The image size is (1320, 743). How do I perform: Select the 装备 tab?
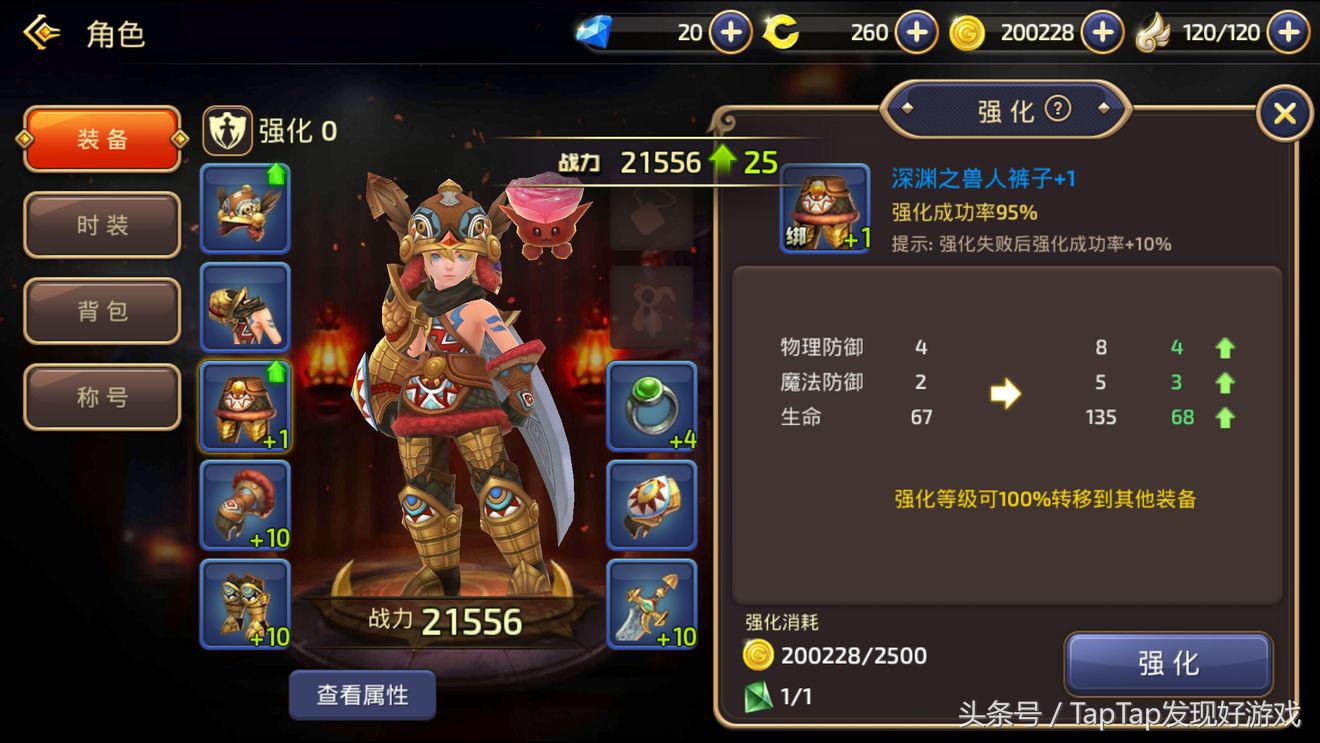101,141
